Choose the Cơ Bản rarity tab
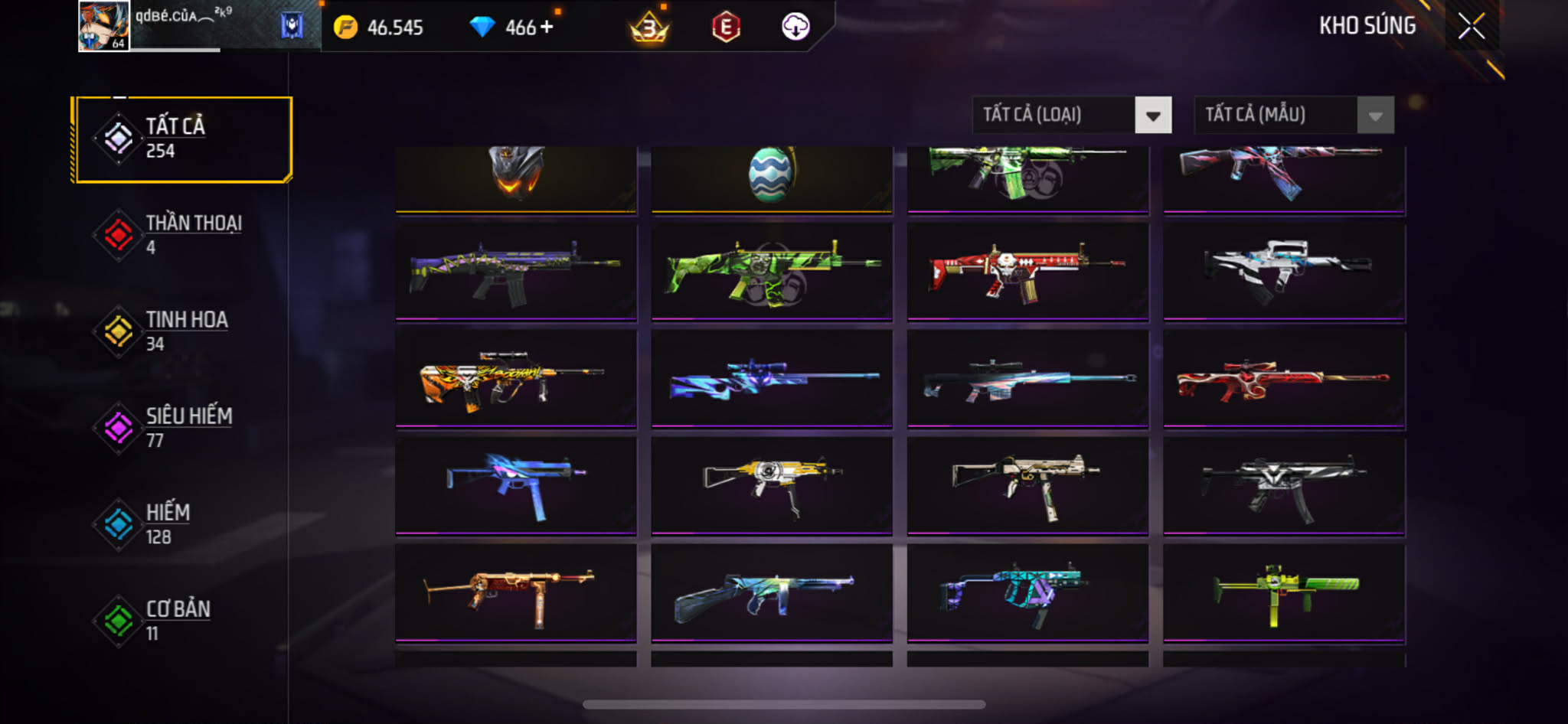Image resolution: width=1568 pixels, height=724 pixels. point(182,620)
